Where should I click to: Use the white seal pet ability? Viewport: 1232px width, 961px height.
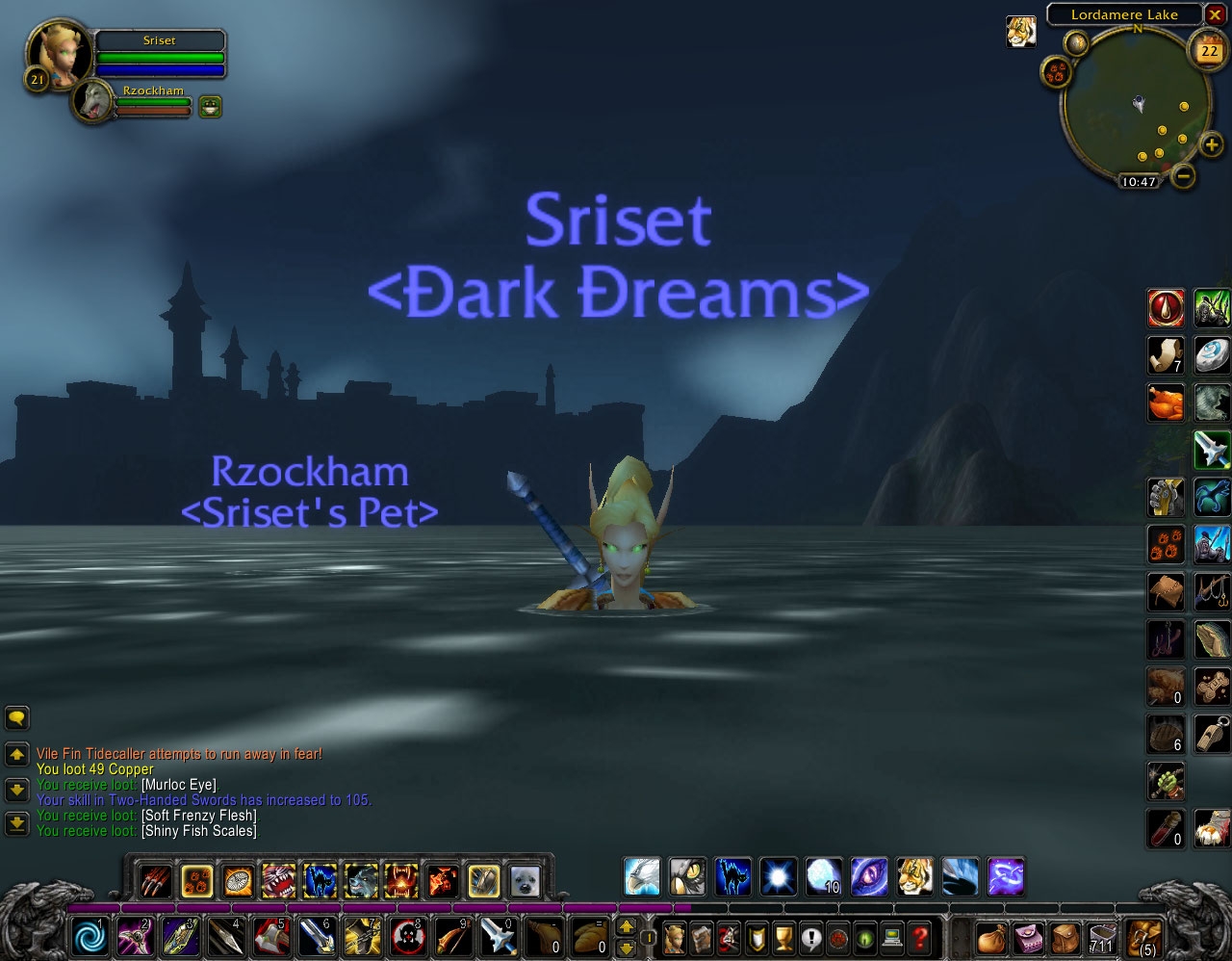click(x=525, y=880)
